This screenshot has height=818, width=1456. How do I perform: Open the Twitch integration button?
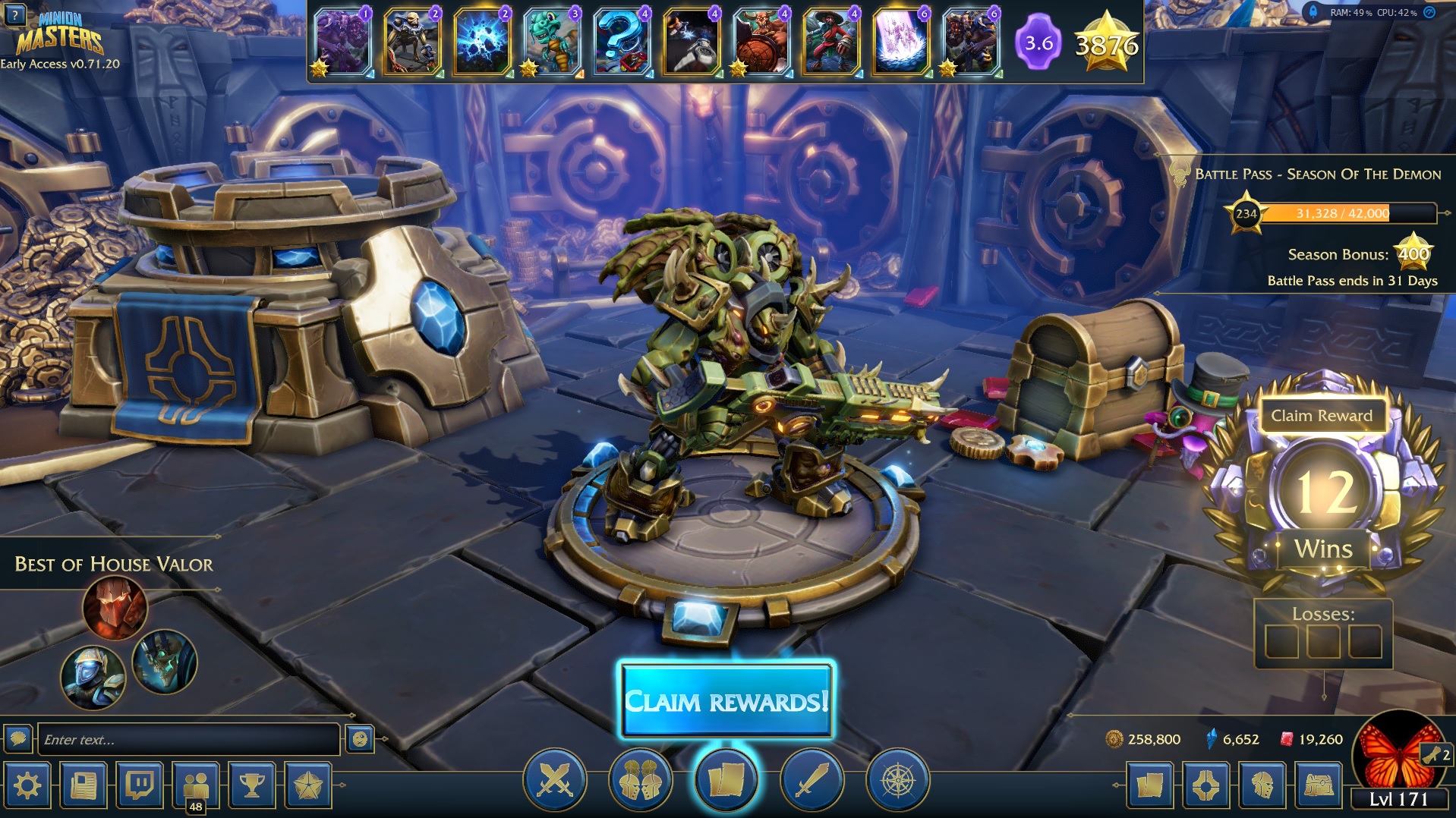click(x=140, y=785)
